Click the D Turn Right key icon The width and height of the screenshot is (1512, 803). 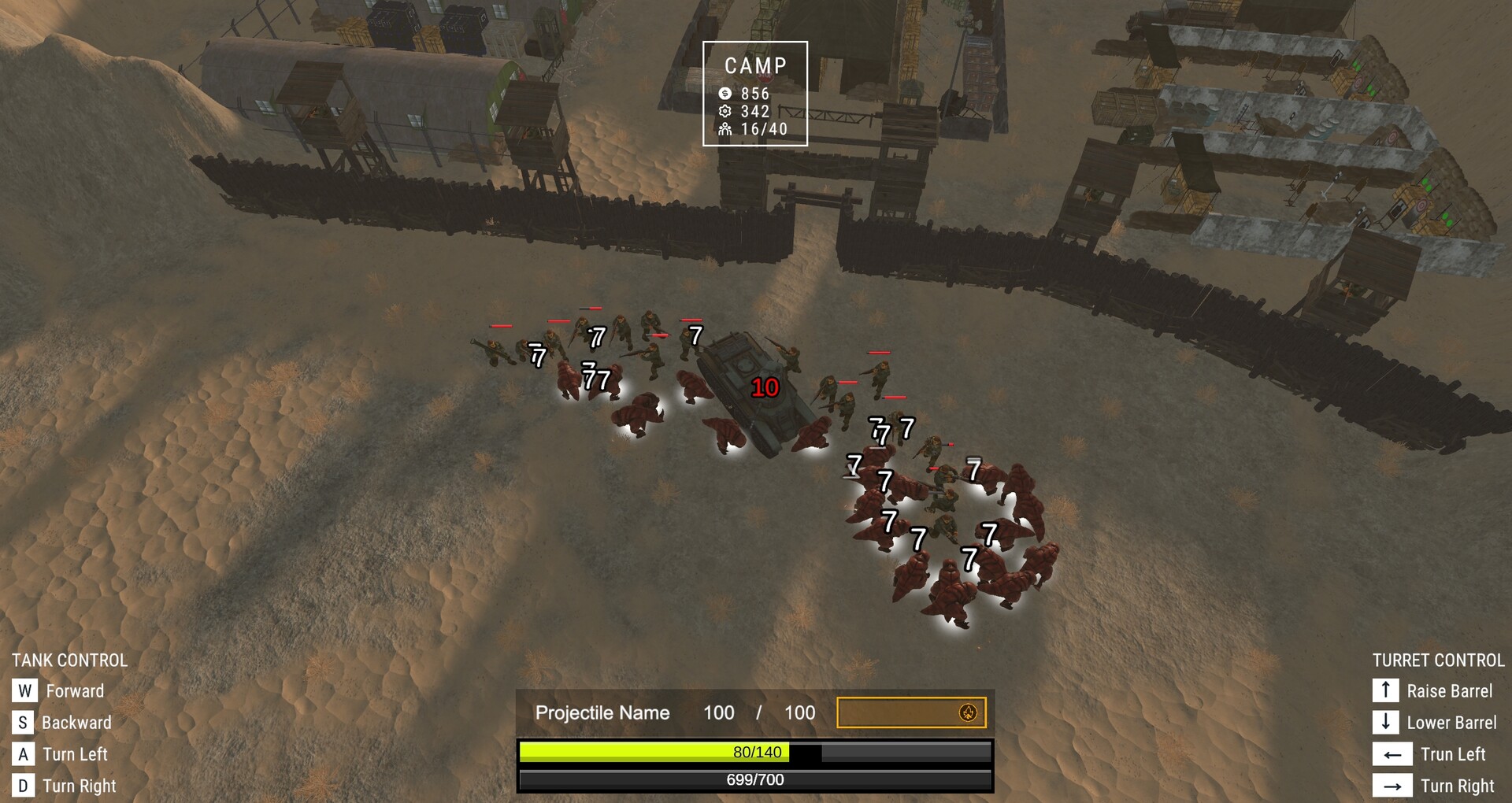(24, 785)
